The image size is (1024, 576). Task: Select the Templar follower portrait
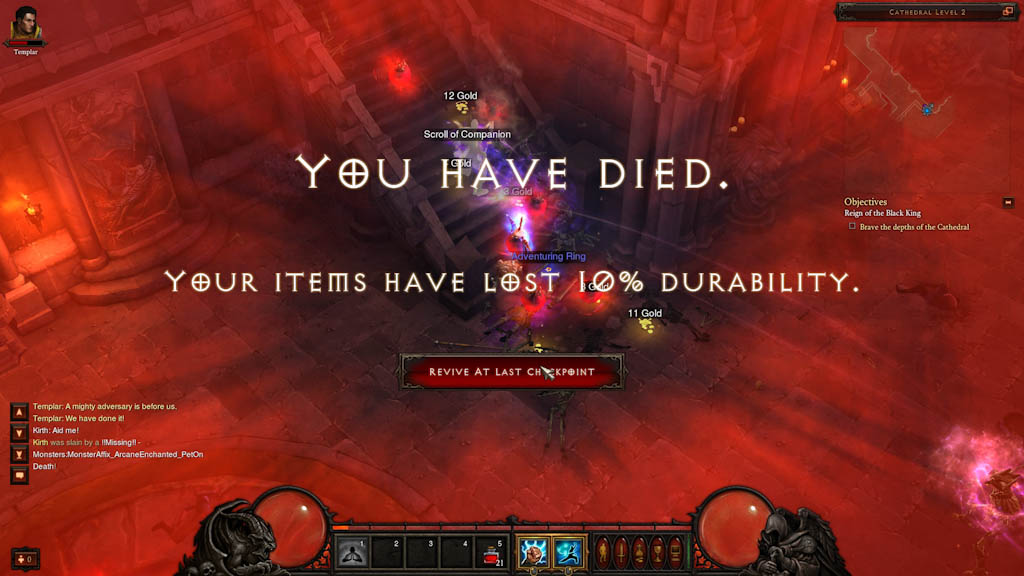pos(26,26)
